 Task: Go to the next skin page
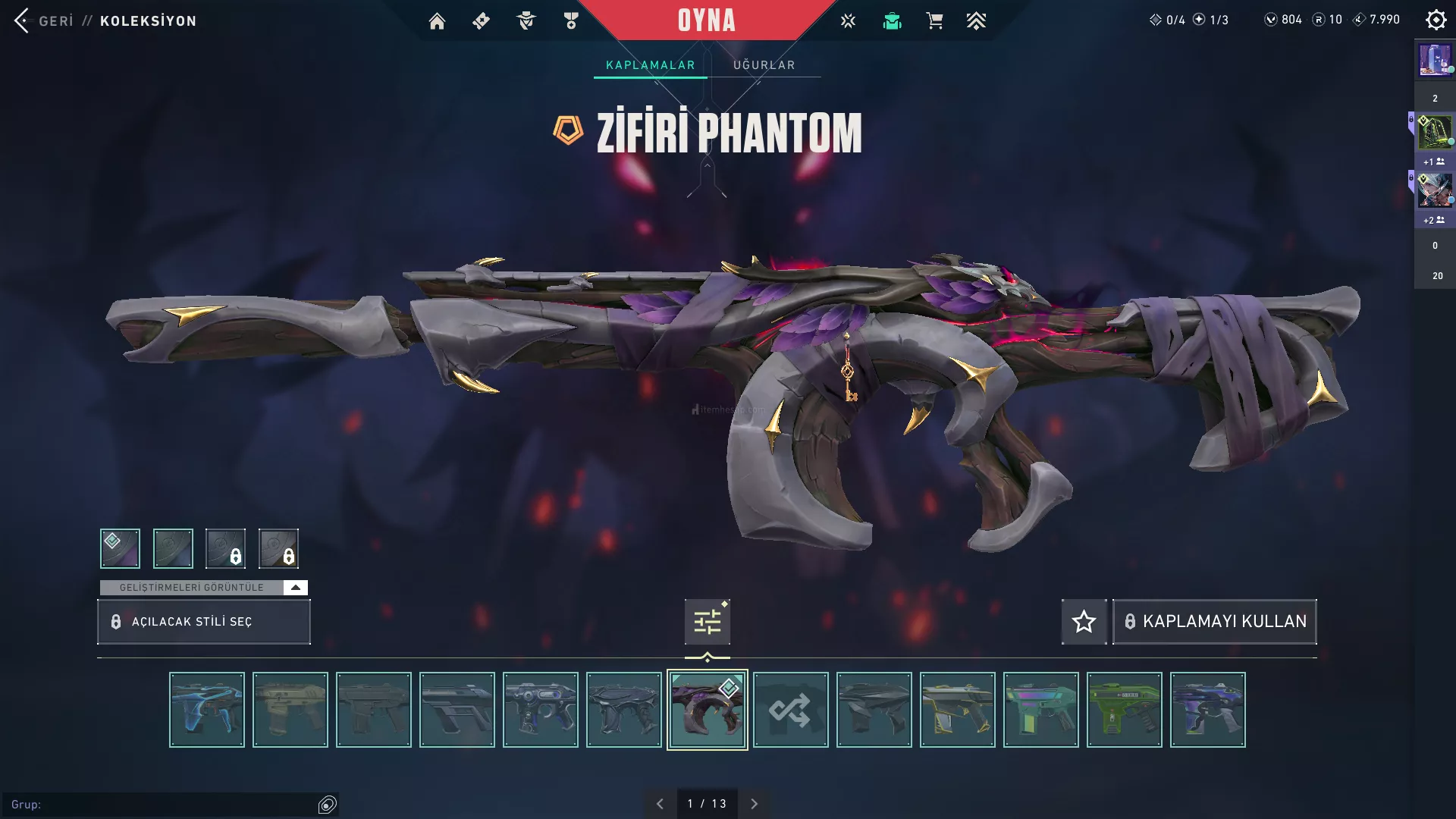click(x=754, y=804)
